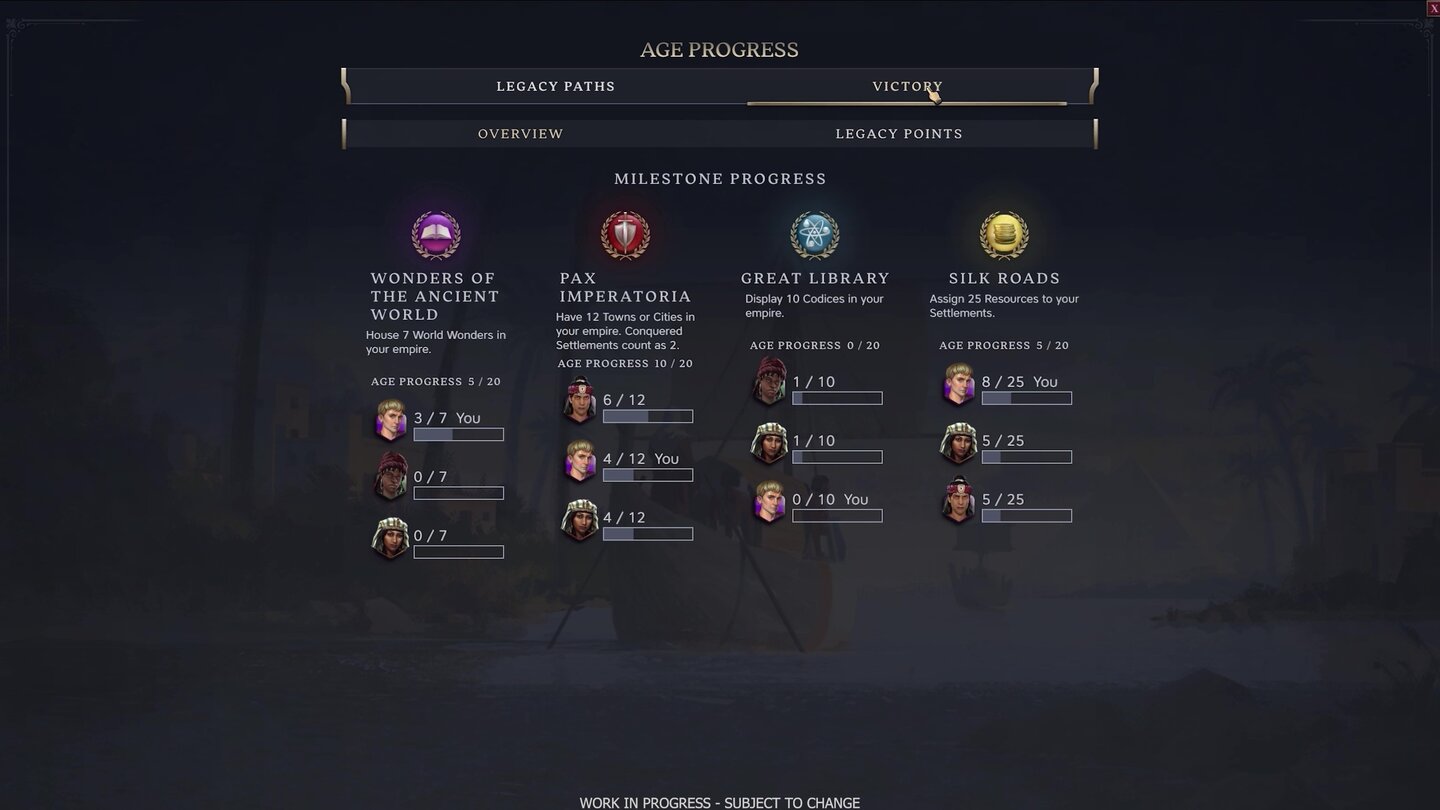Open the Victory tab
This screenshot has width=1440, height=810.
908,86
